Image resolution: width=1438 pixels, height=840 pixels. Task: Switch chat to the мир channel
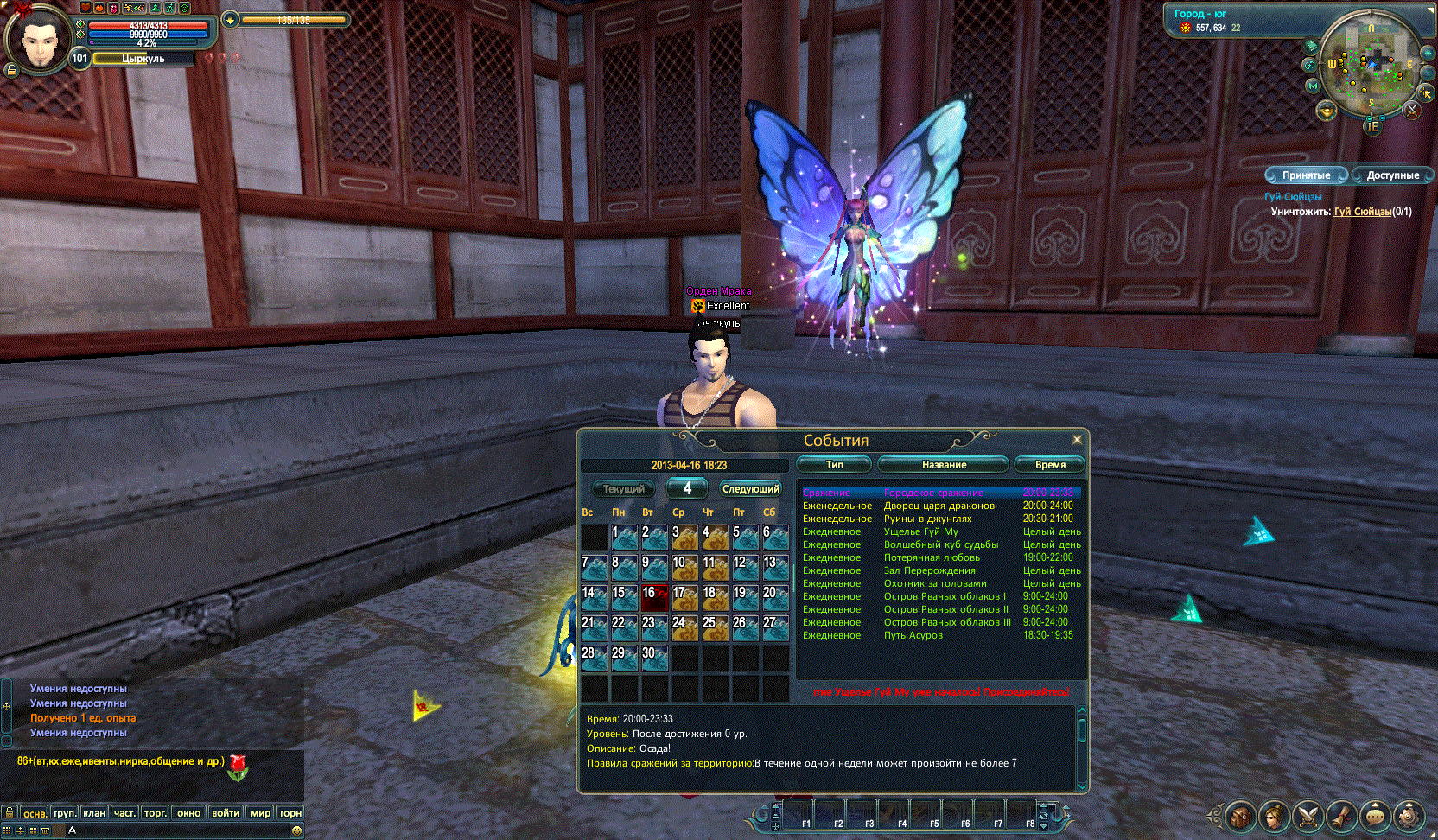[x=260, y=813]
